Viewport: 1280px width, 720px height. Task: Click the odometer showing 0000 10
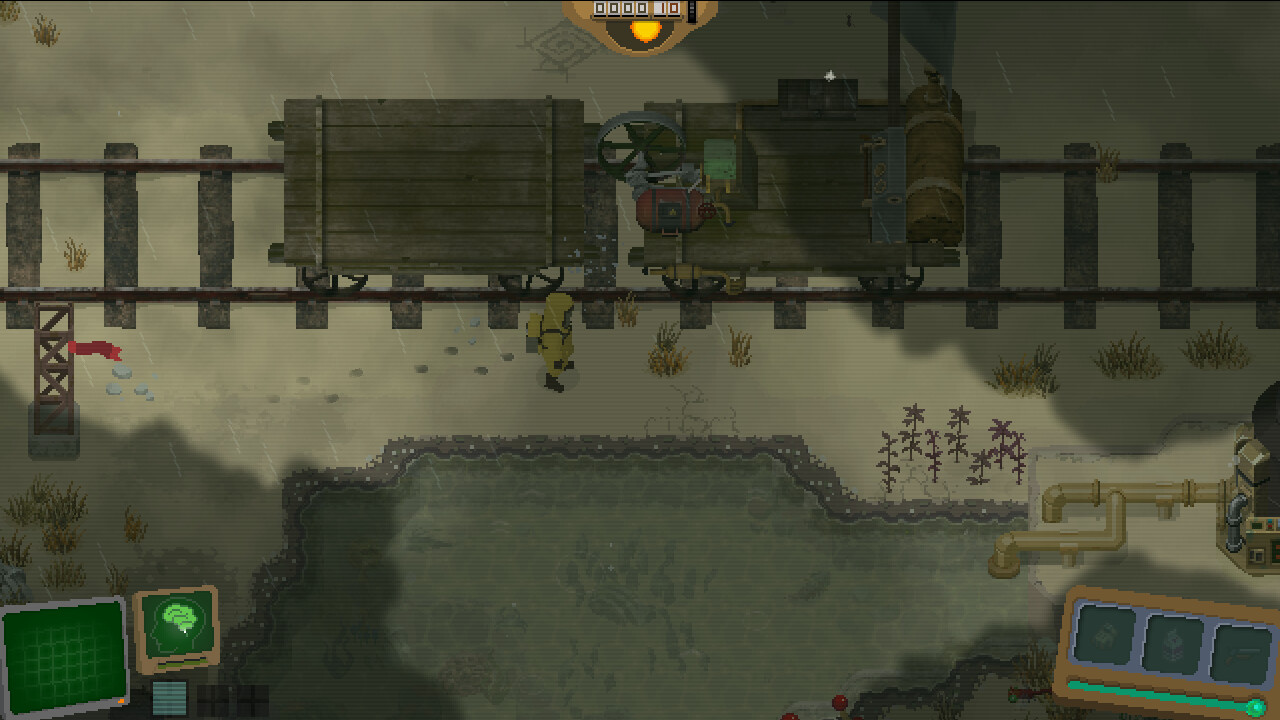(x=637, y=10)
